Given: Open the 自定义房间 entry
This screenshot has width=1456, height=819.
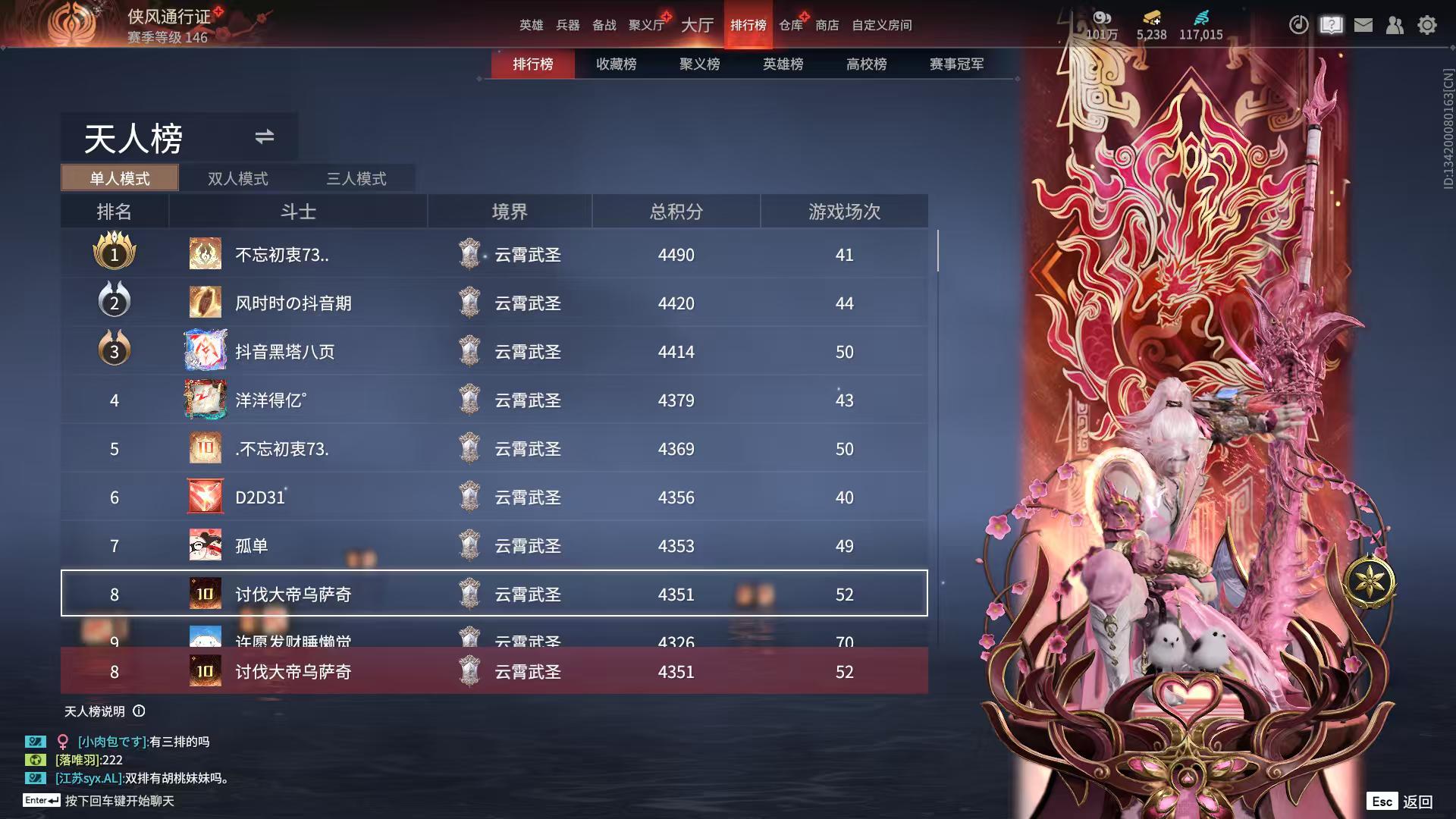Looking at the screenshot, I should [882, 25].
